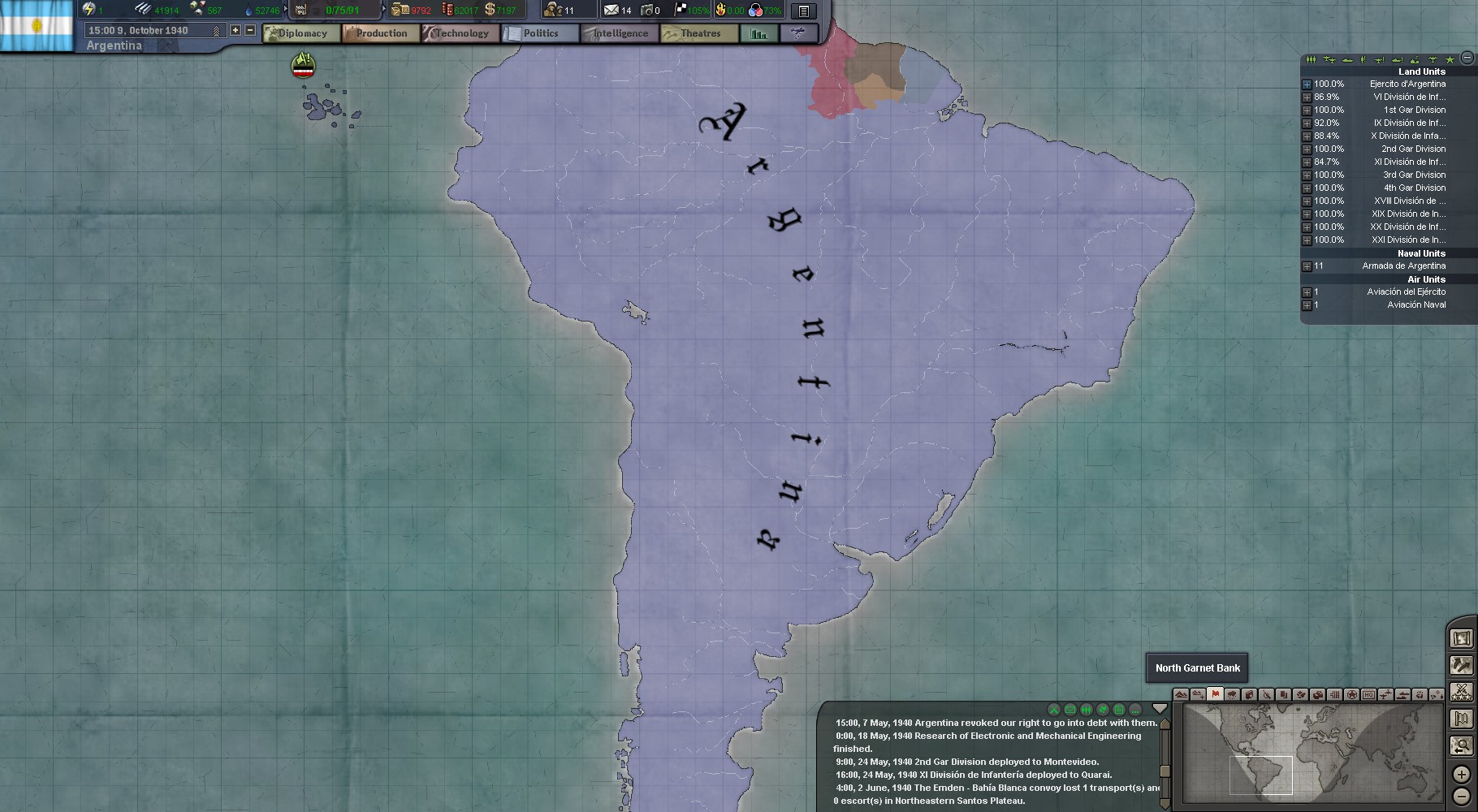Expand Ejercito d'Argentina in the unit list
The height and width of the screenshot is (812, 1478).
click(x=1308, y=84)
